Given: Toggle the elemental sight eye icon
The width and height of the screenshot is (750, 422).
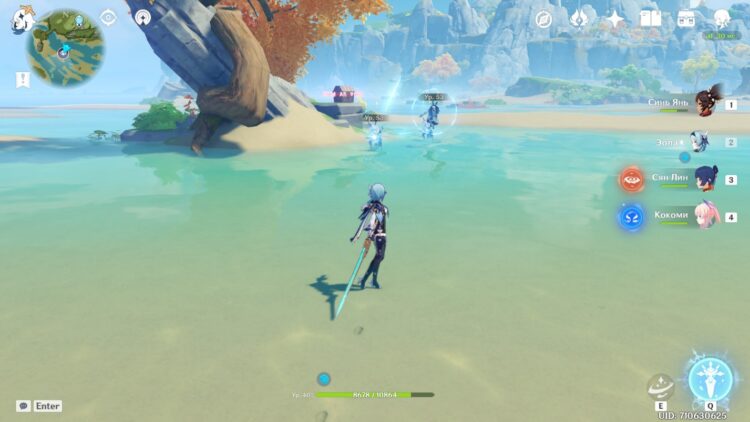Looking at the screenshot, I should coord(109,17).
